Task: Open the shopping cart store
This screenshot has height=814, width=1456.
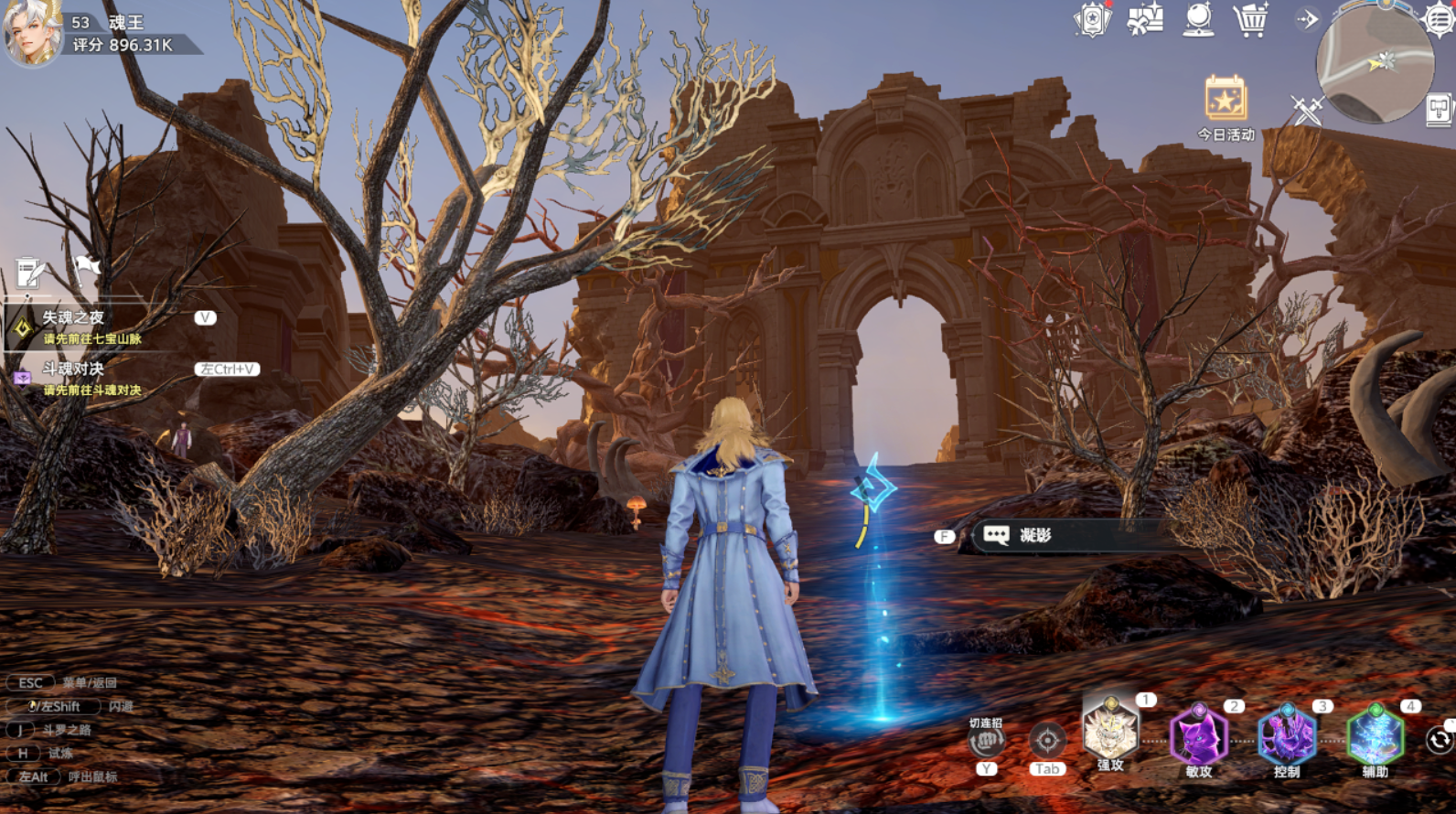Action: click(x=1250, y=19)
